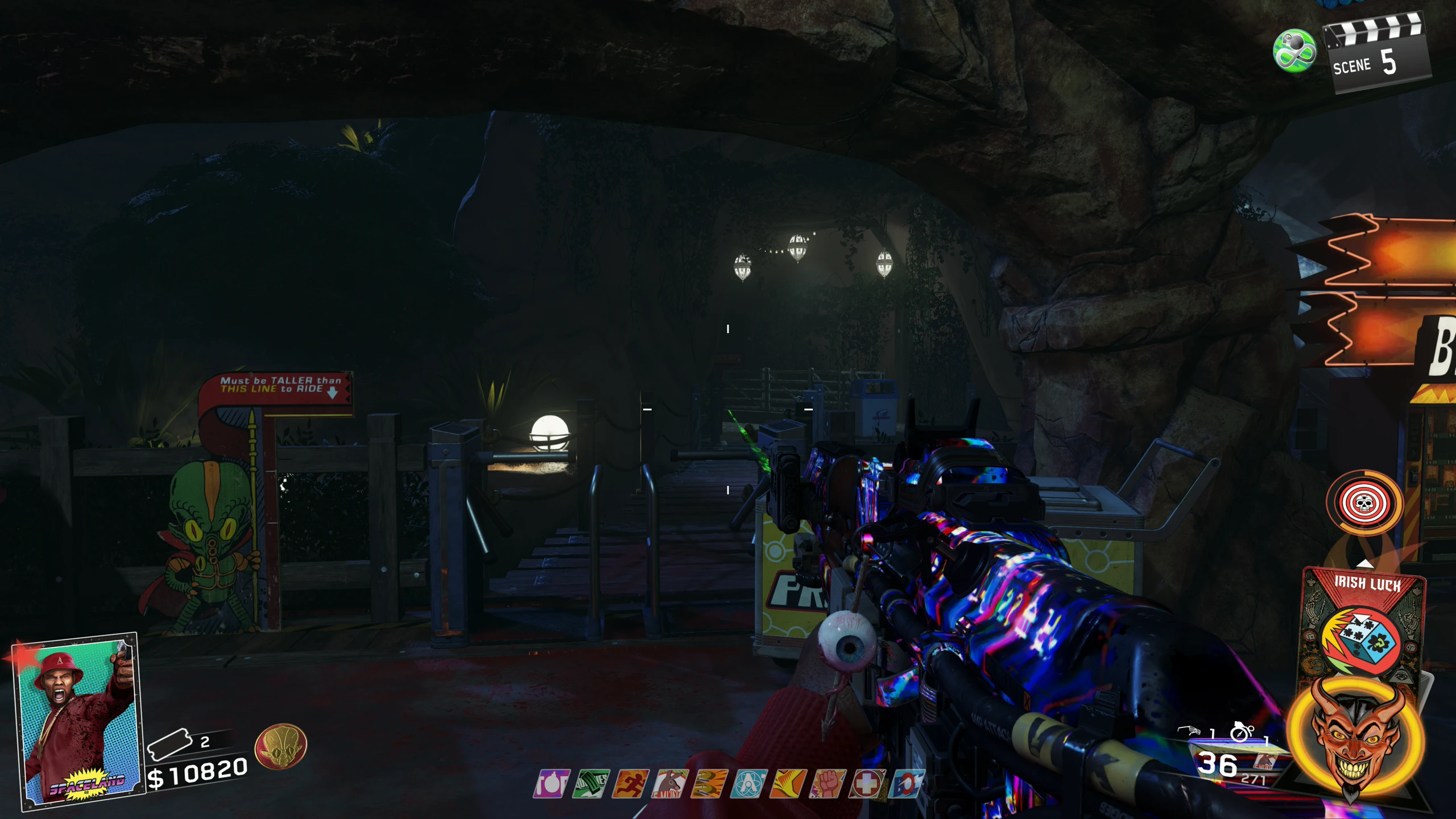Choose the Trail Blazers raised fist perk

tap(828, 784)
